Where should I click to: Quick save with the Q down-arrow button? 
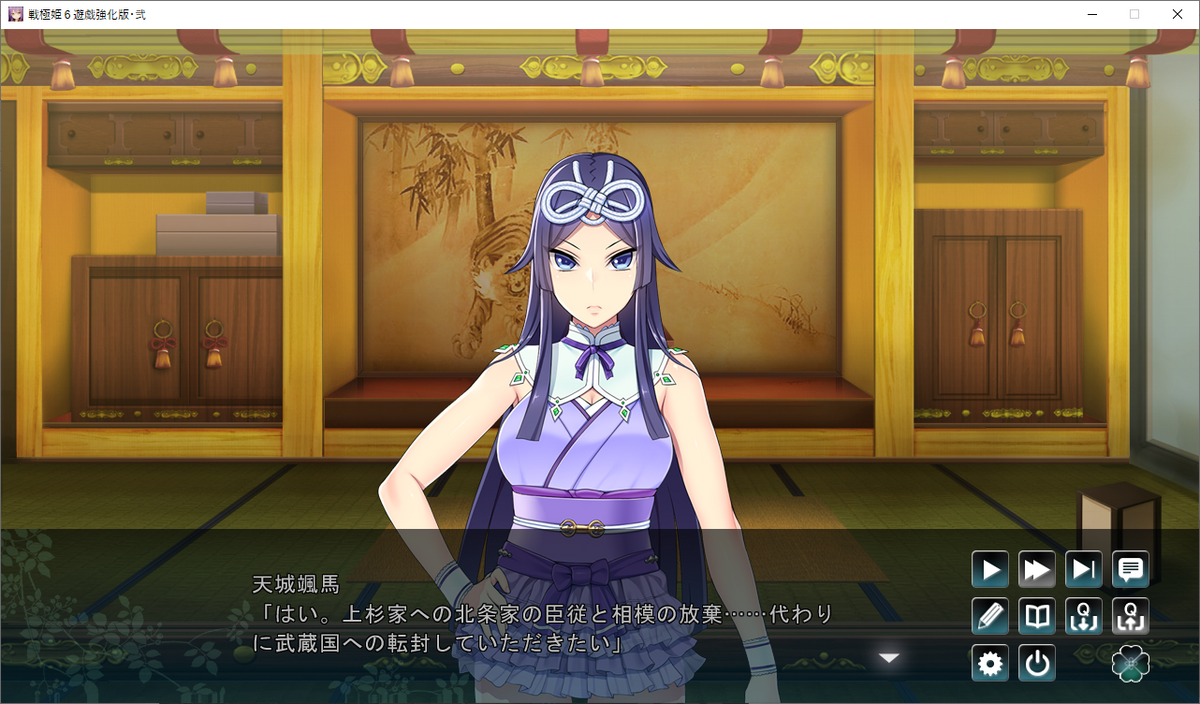pos(1084,617)
